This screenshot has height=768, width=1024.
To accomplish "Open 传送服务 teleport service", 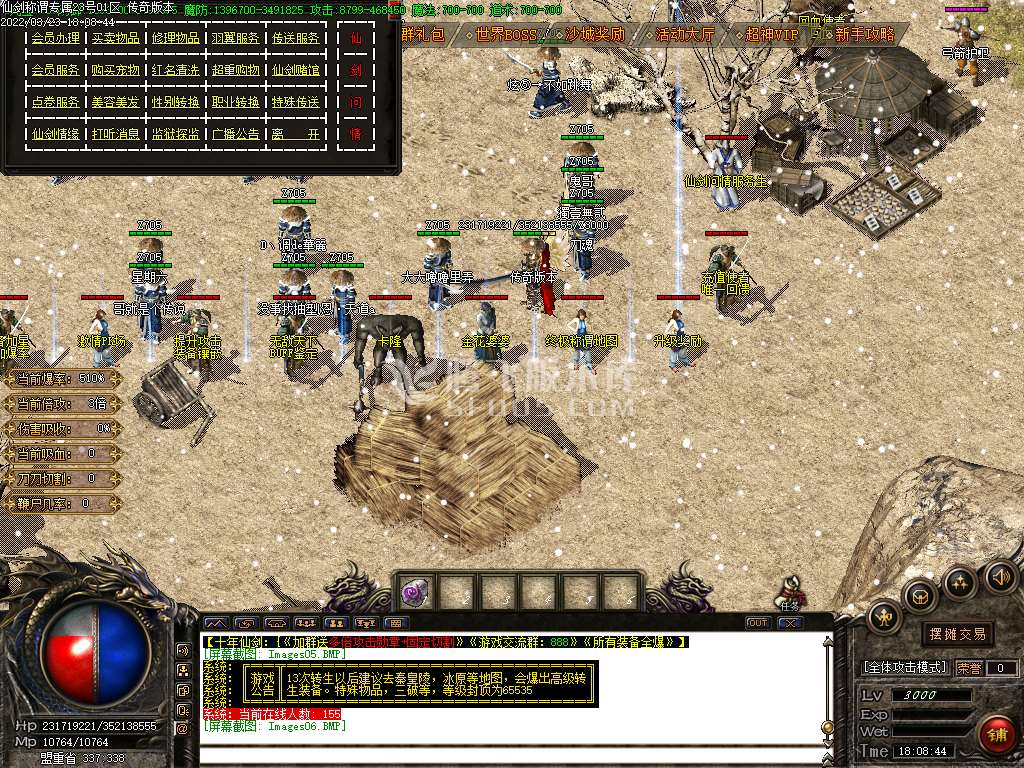I will click(296, 39).
